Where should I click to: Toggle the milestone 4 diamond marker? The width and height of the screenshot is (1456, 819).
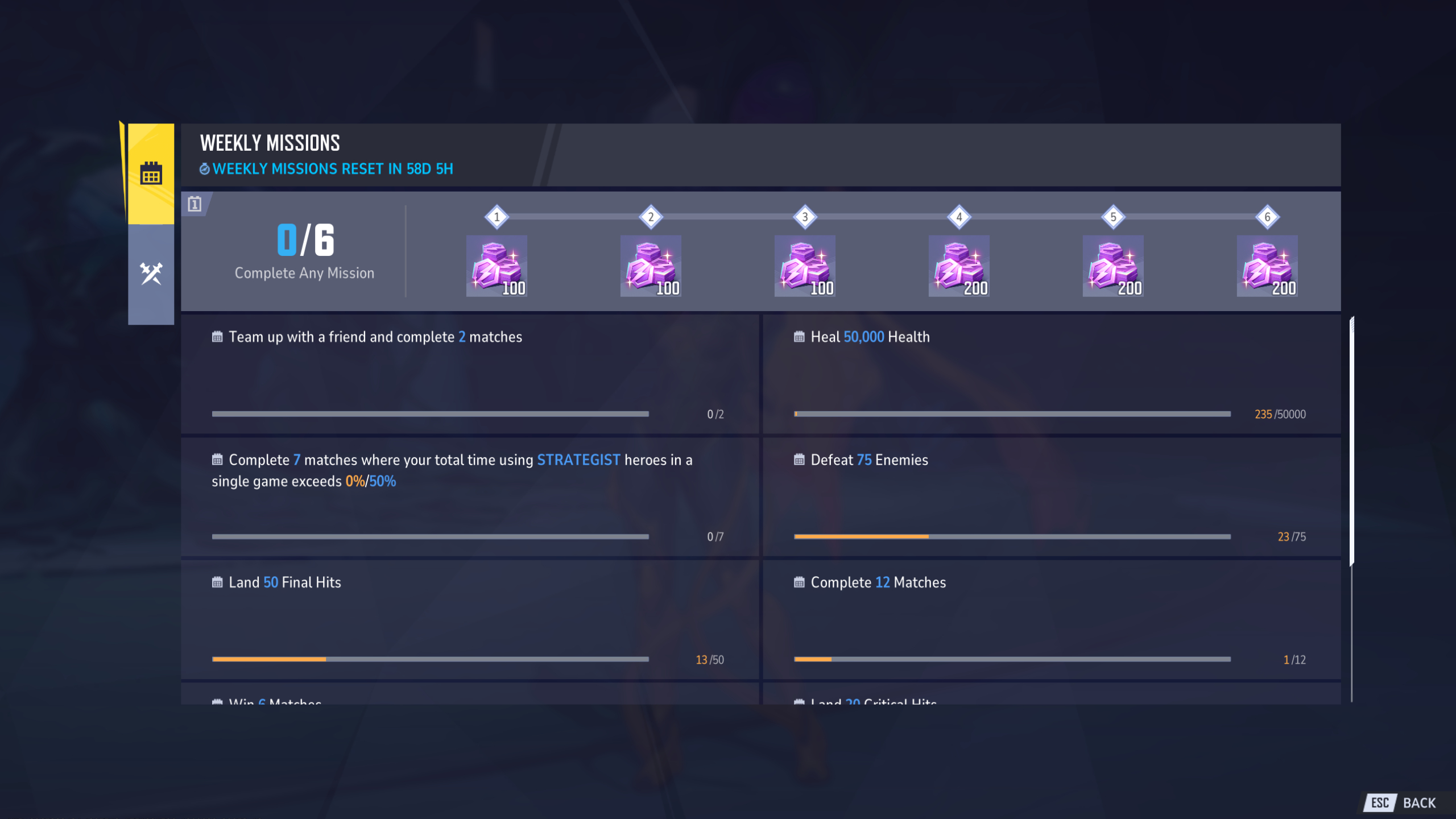pos(958,216)
